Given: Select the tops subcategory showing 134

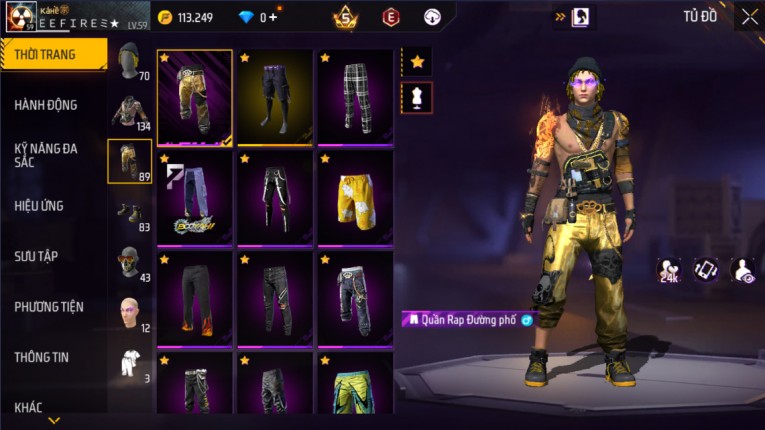Looking at the screenshot, I should click(130, 111).
